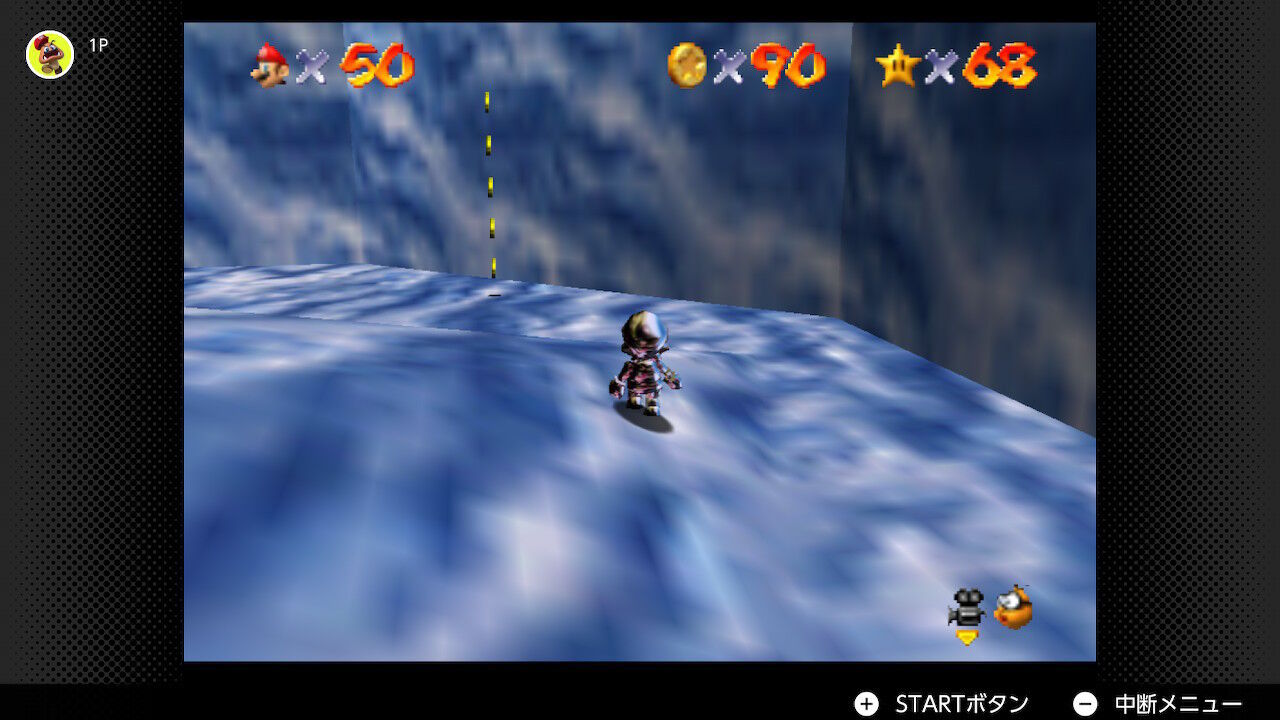Image resolution: width=1280 pixels, height=720 pixels.
Task: Click the minus button icon near 中断メニュー
Action: [1084, 703]
